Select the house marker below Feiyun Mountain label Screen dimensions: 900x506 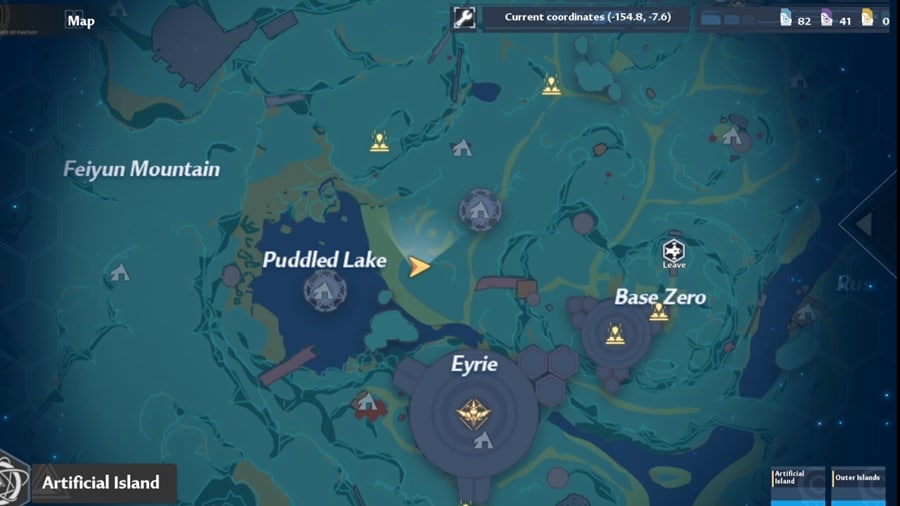tap(120, 272)
